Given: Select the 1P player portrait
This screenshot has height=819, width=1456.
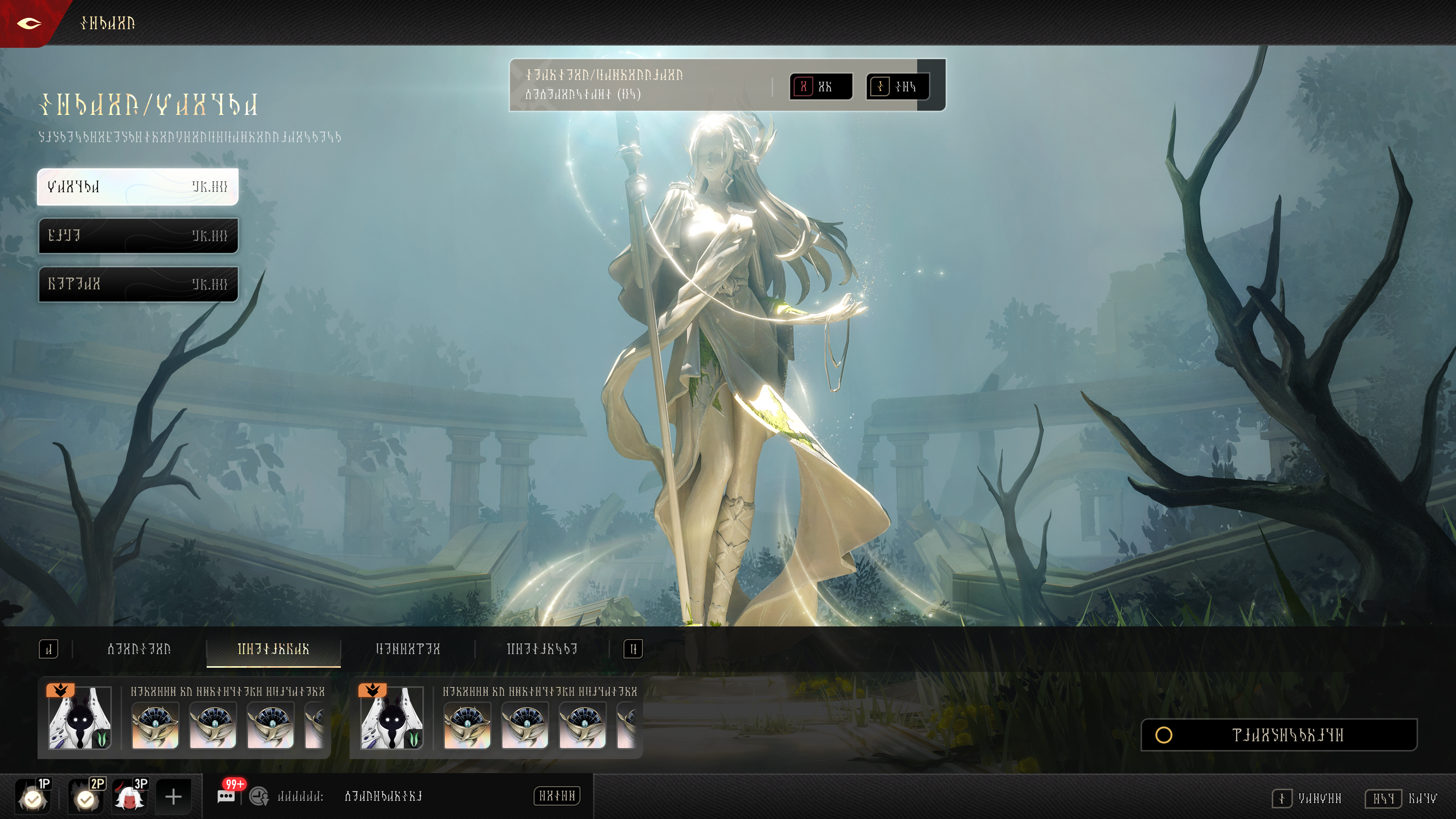Looking at the screenshot, I should 34,796.
